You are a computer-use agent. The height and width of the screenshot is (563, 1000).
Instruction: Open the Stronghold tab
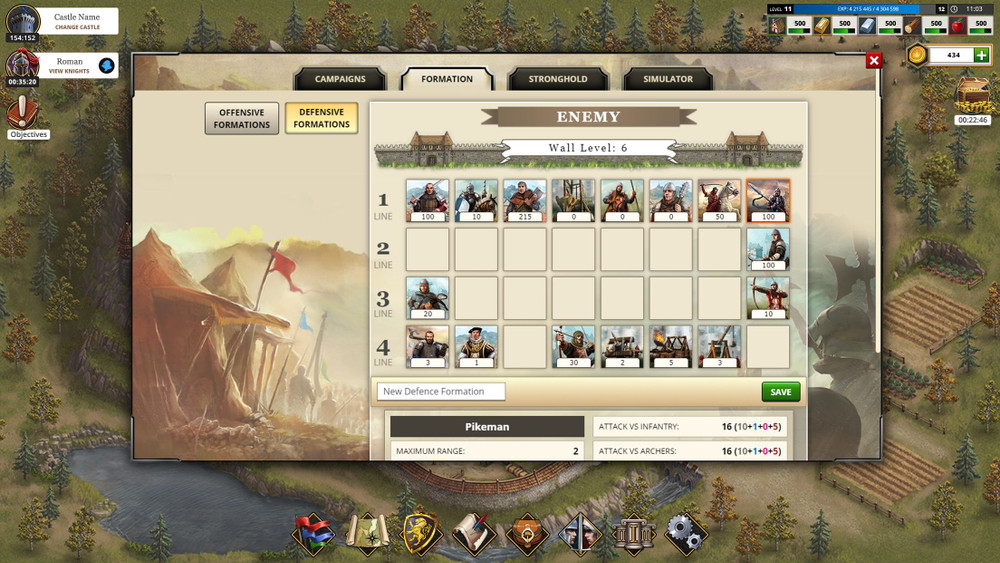coord(558,79)
